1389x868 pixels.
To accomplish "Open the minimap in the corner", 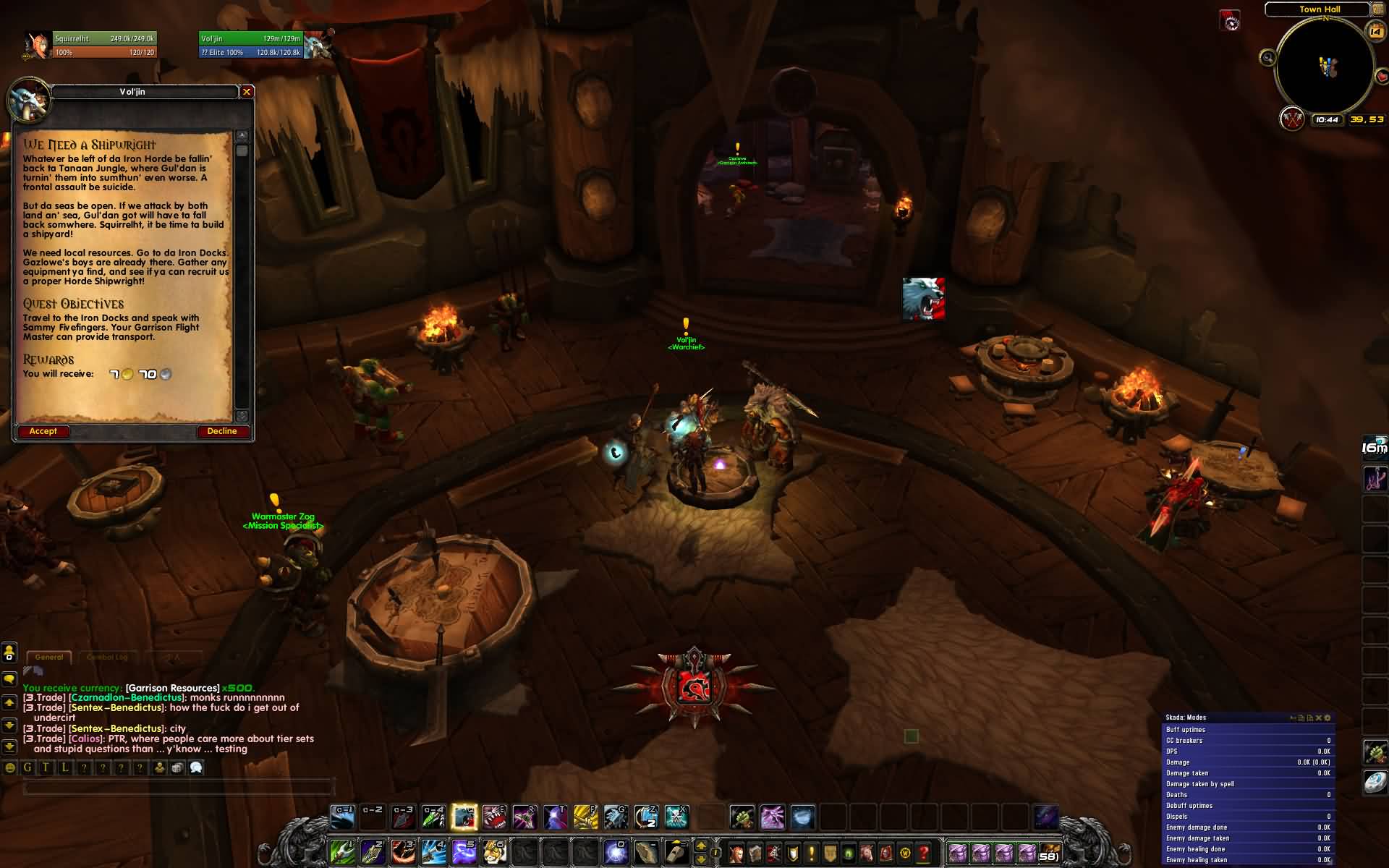I will (1325, 67).
